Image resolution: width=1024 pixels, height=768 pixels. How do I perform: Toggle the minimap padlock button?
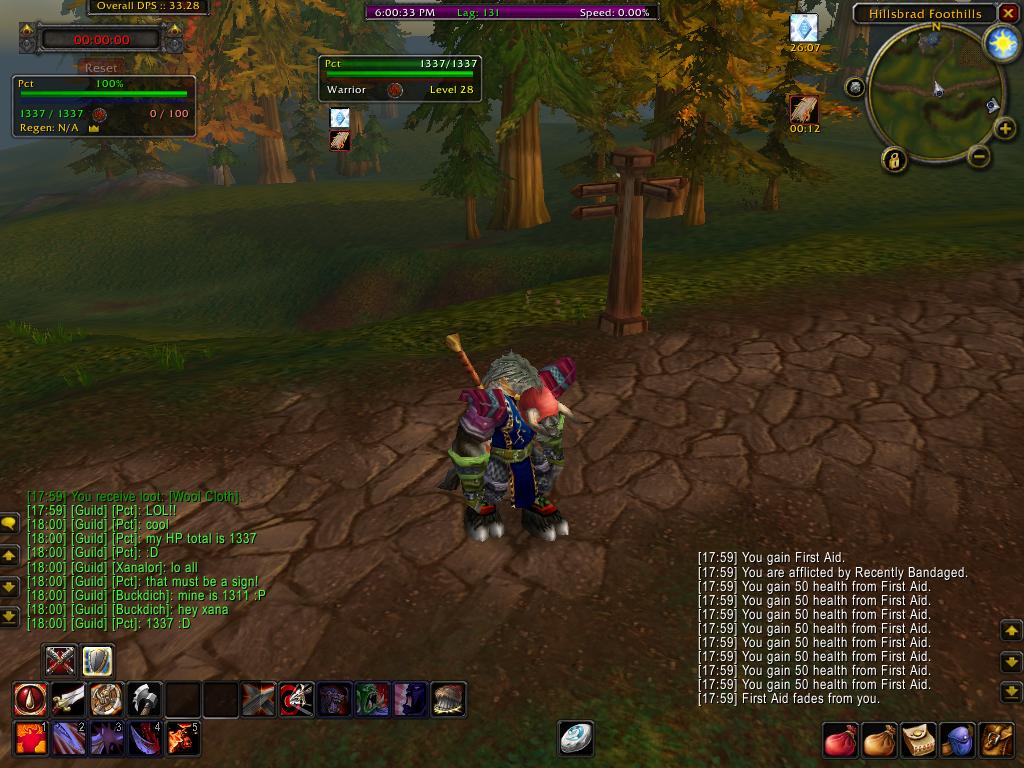click(x=893, y=159)
